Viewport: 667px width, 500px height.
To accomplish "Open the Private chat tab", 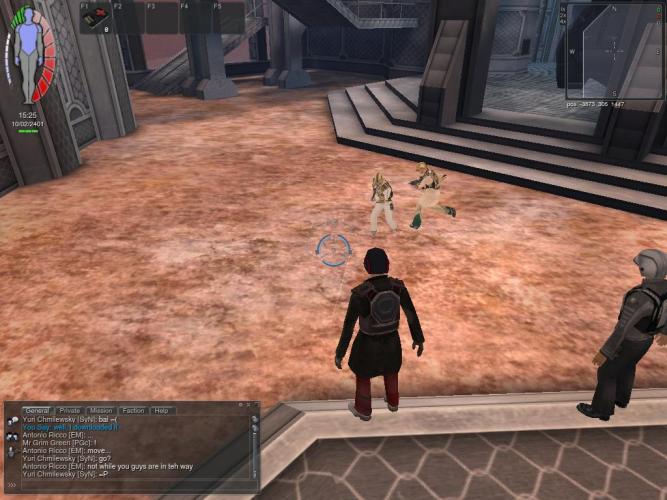I will 70,411.
